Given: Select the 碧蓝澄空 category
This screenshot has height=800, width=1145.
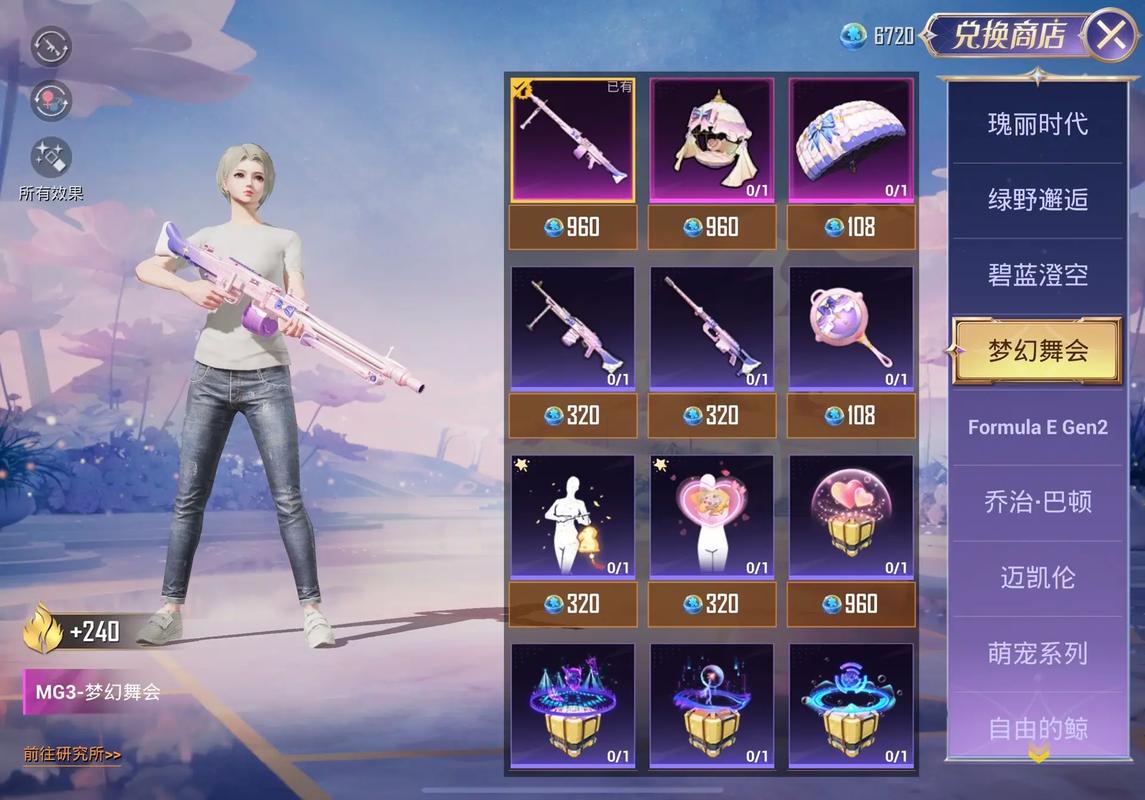Looking at the screenshot, I should tap(1037, 275).
